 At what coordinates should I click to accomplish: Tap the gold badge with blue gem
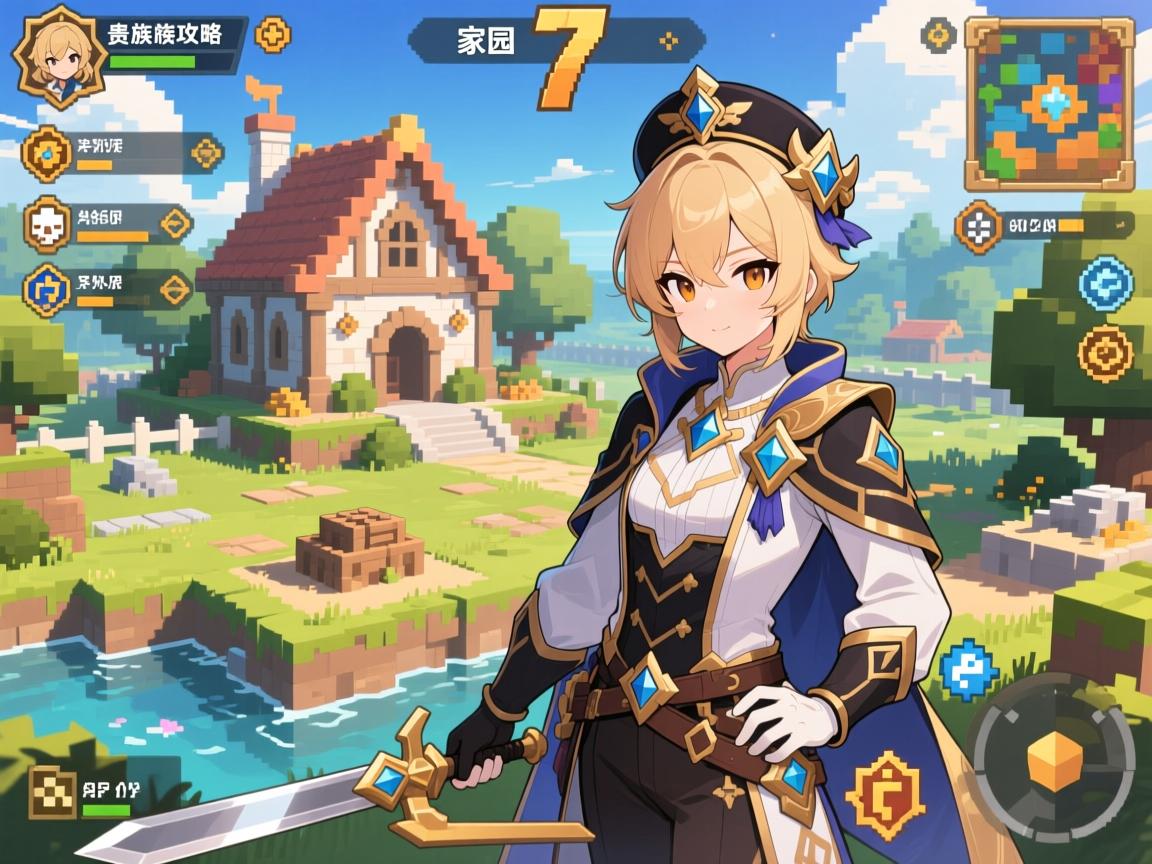tap(46, 153)
